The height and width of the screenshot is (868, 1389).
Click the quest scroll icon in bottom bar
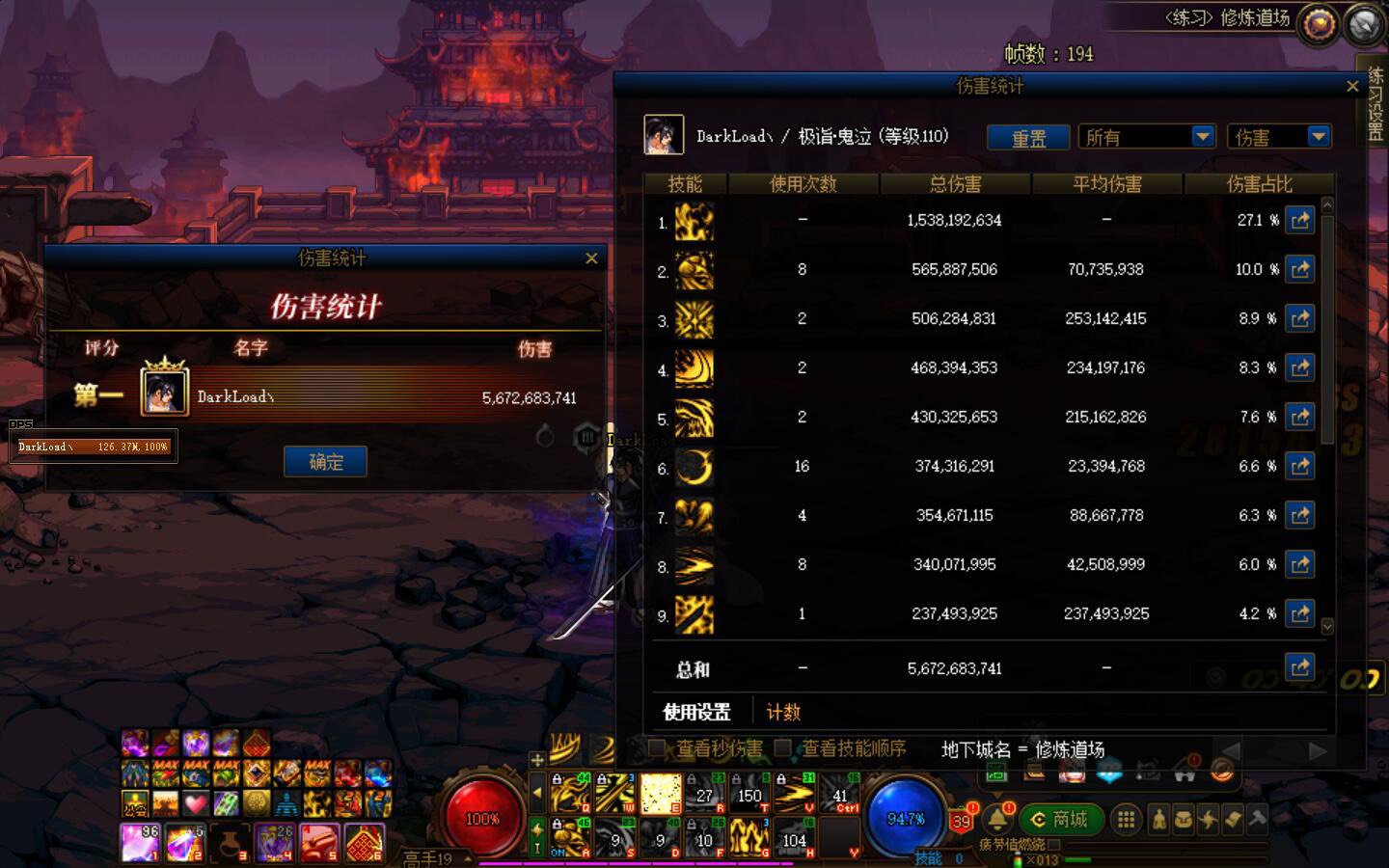[x=1233, y=818]
